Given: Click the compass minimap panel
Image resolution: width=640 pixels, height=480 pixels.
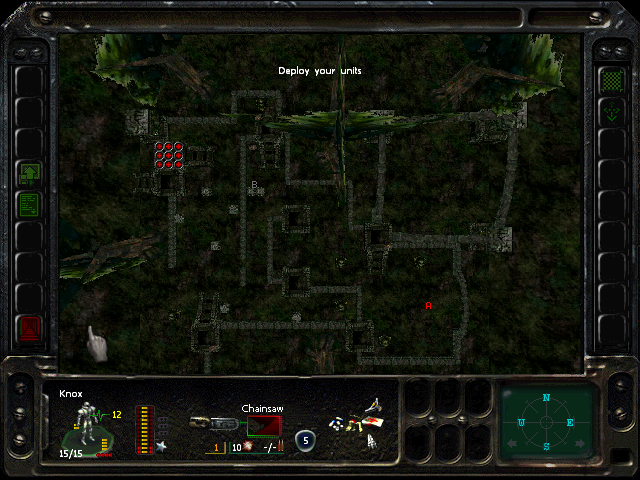Looking at the screenshot, I should [x=546, y=421].
